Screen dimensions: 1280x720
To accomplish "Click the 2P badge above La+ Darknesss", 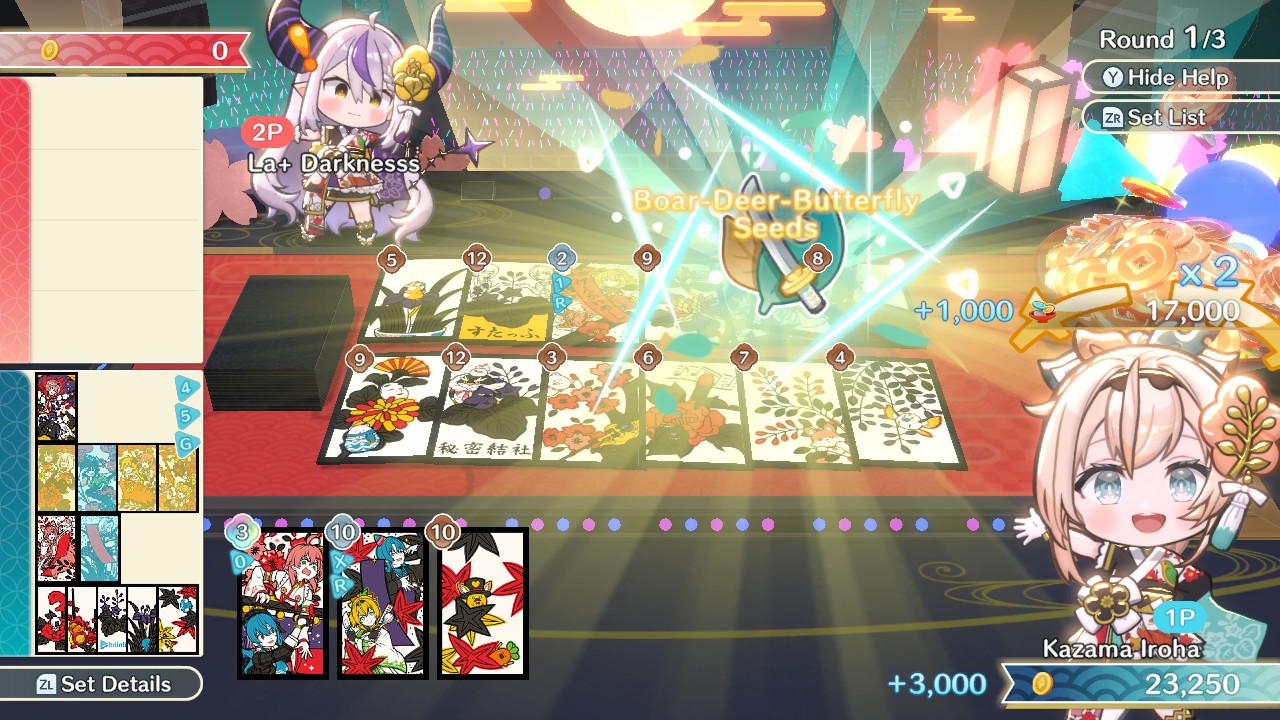I will coord(265,132).
